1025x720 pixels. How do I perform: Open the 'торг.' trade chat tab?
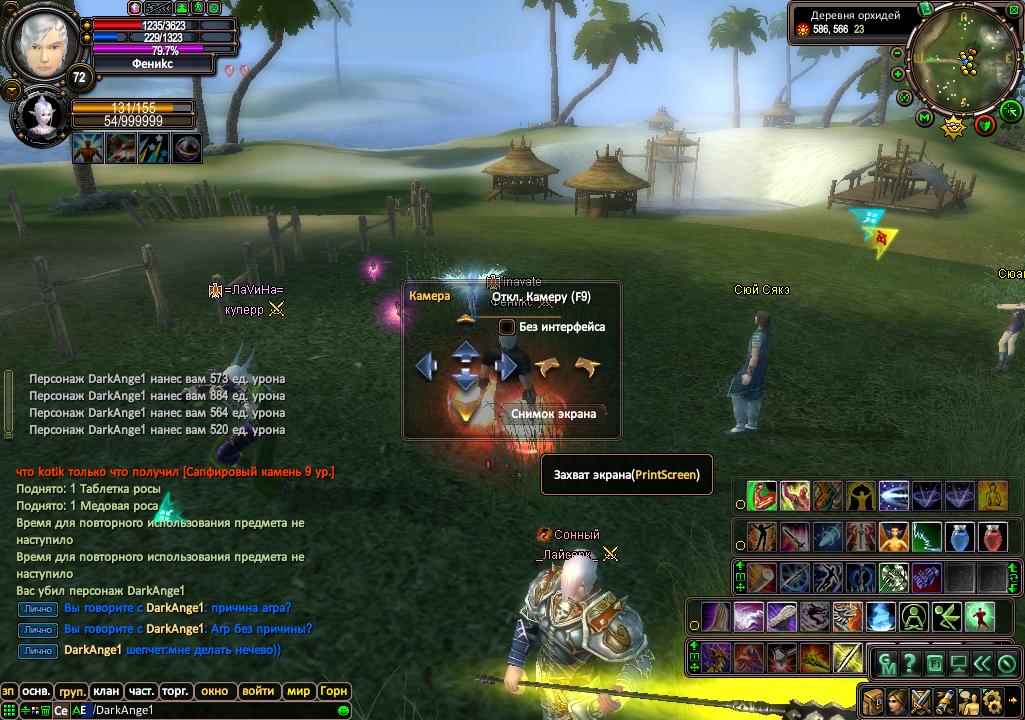click(x=175, y=691)
